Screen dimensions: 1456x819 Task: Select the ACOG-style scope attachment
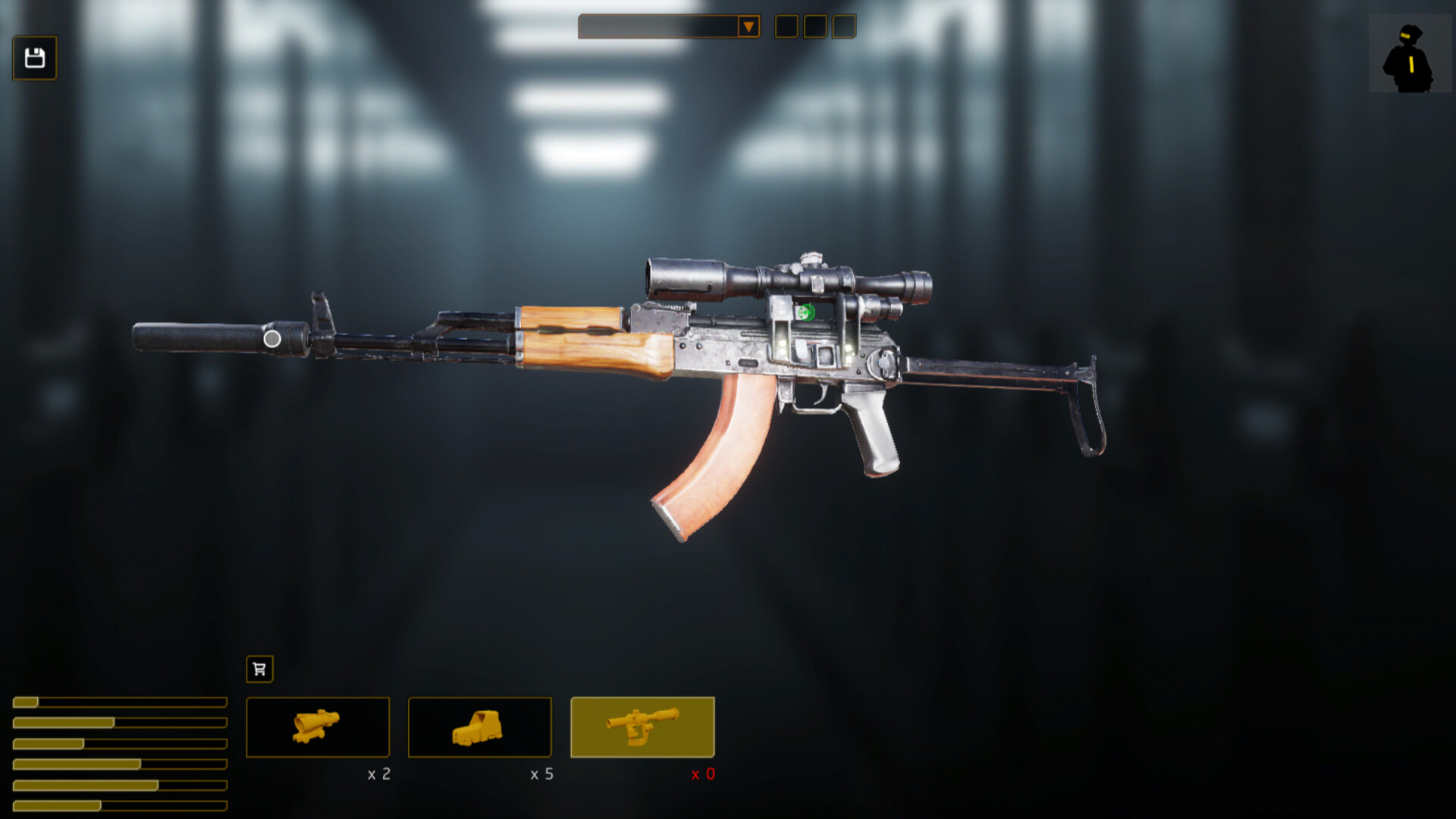(318, 727)
